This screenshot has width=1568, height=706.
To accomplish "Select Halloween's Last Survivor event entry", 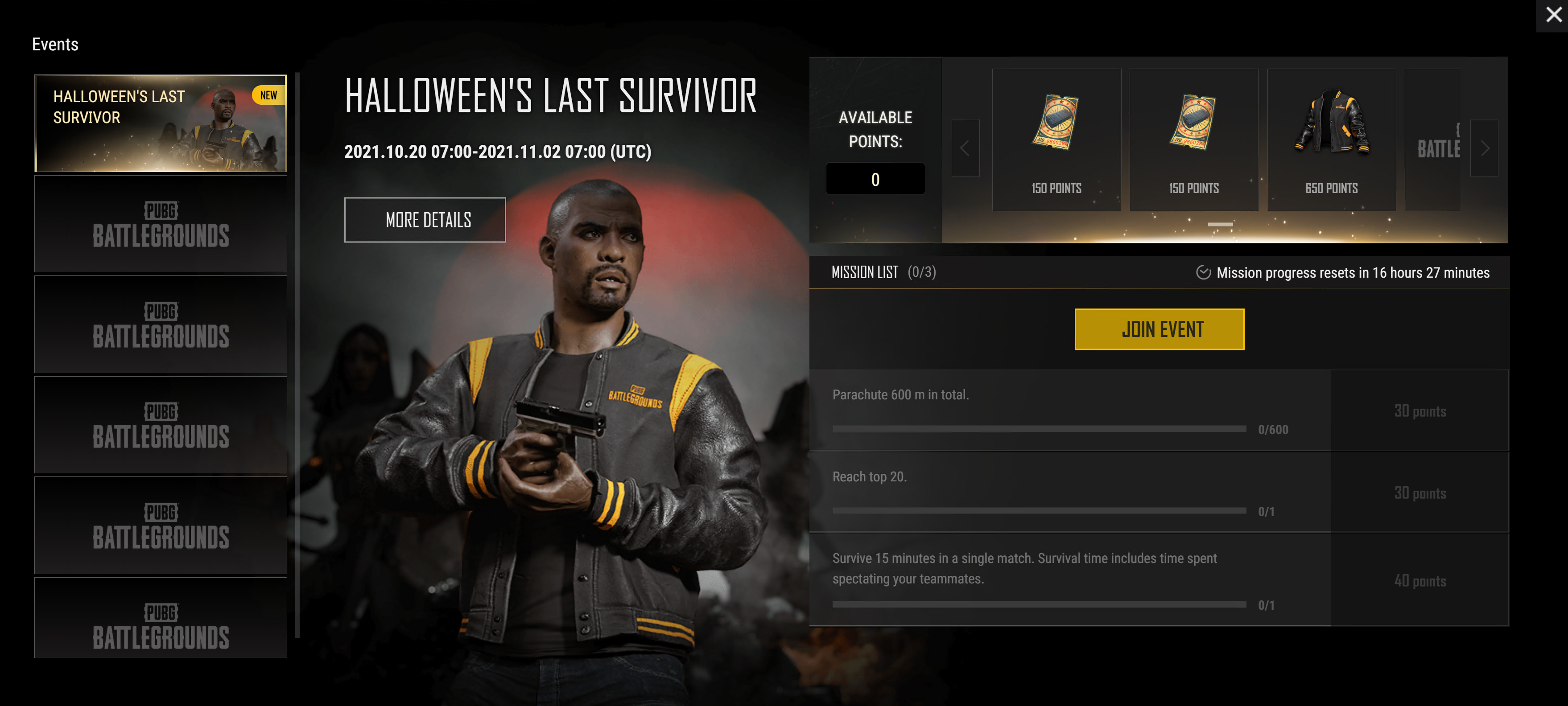I will [x=160, y=123].
